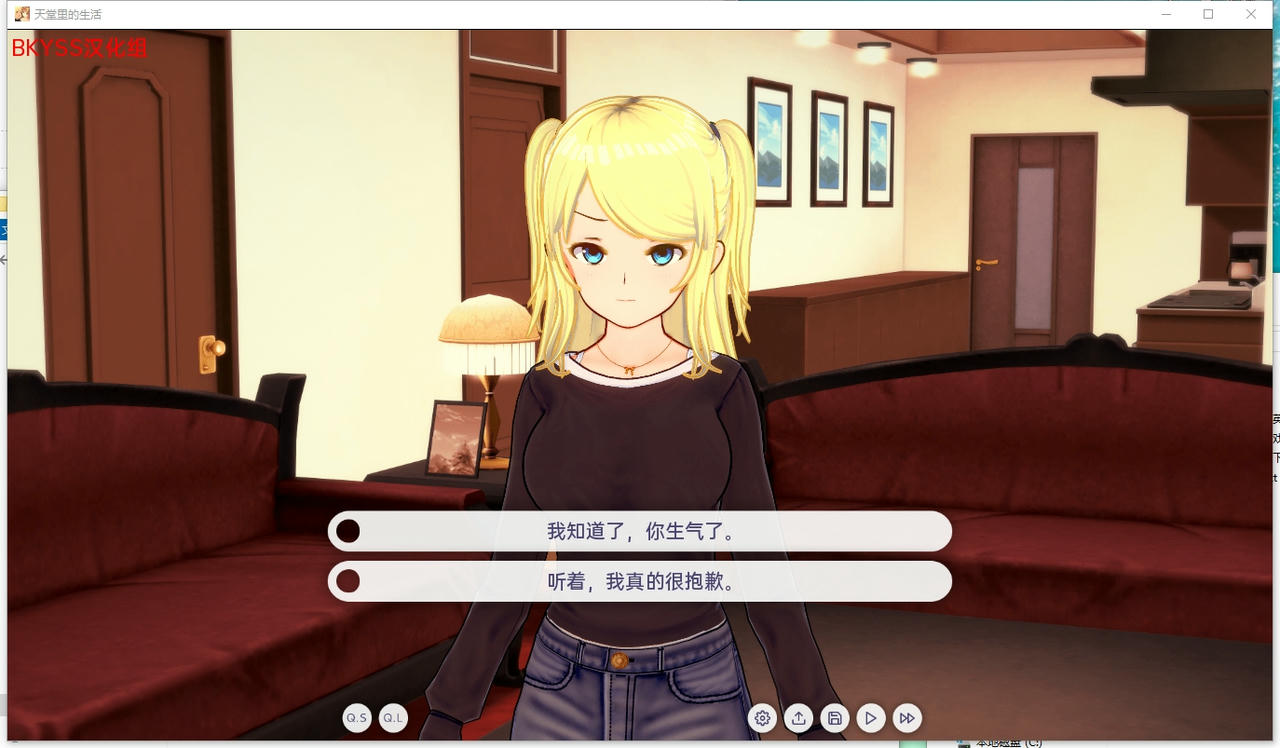This screenshot has width=1280, height=748.
Task: Click the red BKYSS汉化组 watermark
Action: click(78, 48)
